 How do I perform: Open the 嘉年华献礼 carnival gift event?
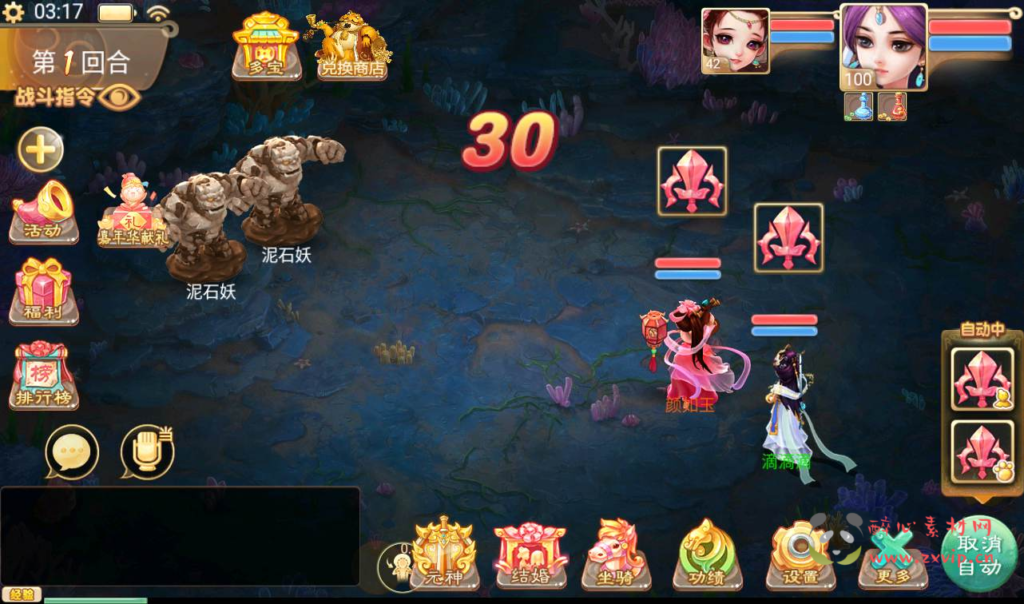(x=131, y=212)
